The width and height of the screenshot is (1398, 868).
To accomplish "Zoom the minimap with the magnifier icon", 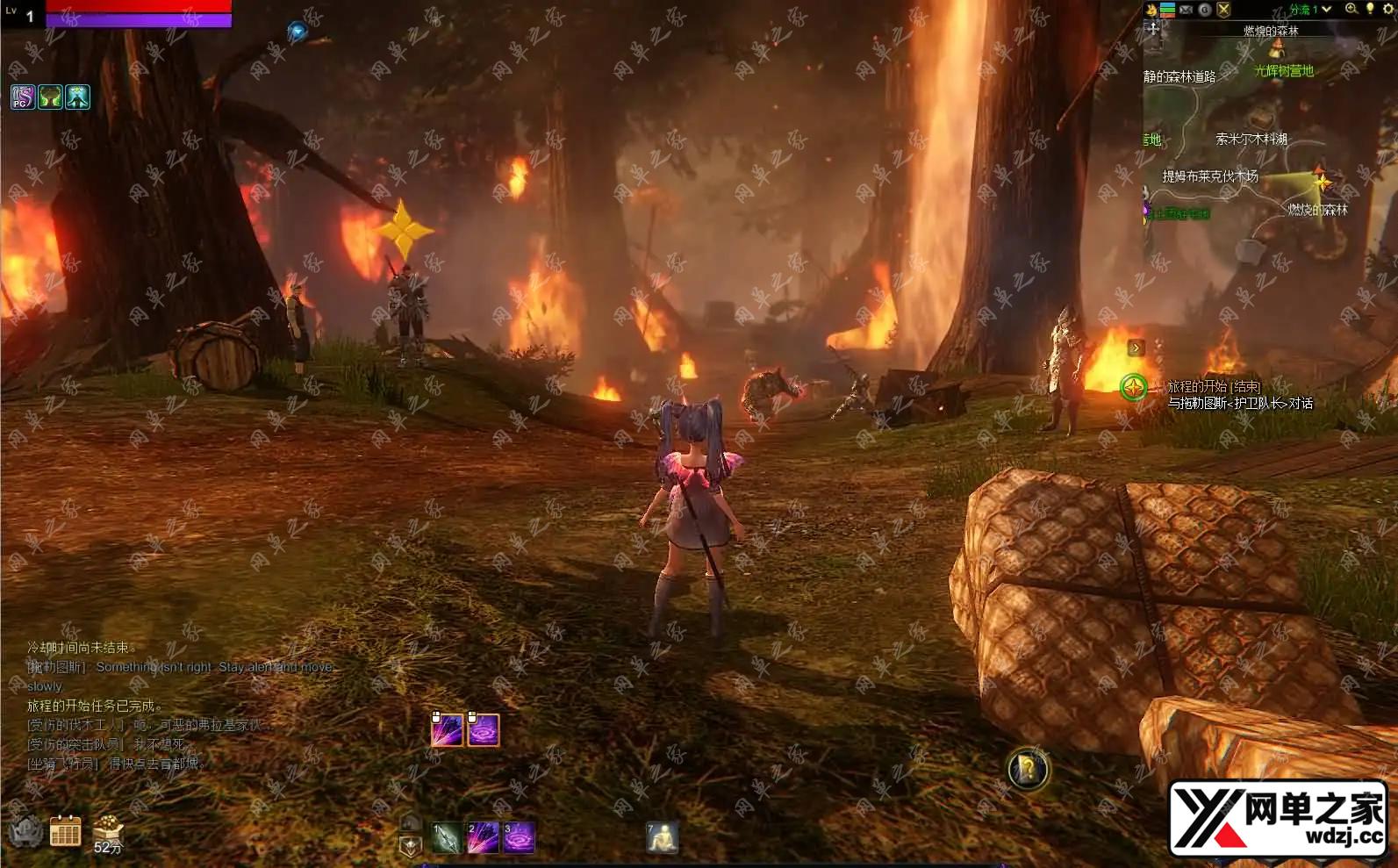I will (x=1351, y=9).
